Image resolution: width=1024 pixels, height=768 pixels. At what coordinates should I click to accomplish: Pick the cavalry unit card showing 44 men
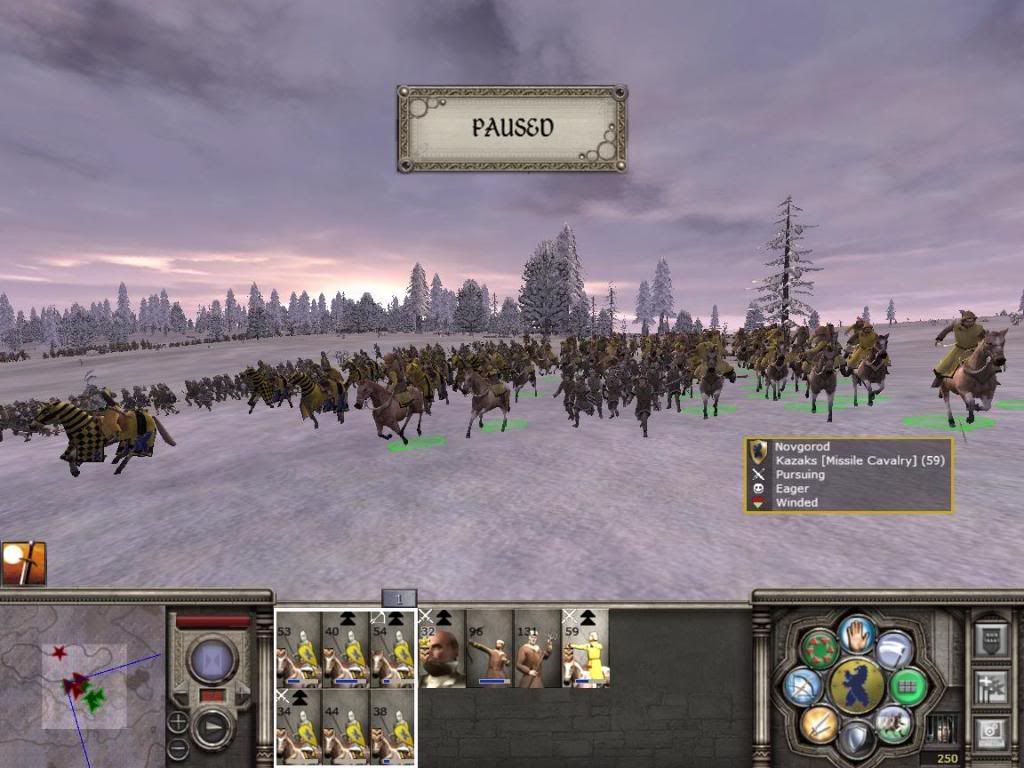[x=346, y=727]
